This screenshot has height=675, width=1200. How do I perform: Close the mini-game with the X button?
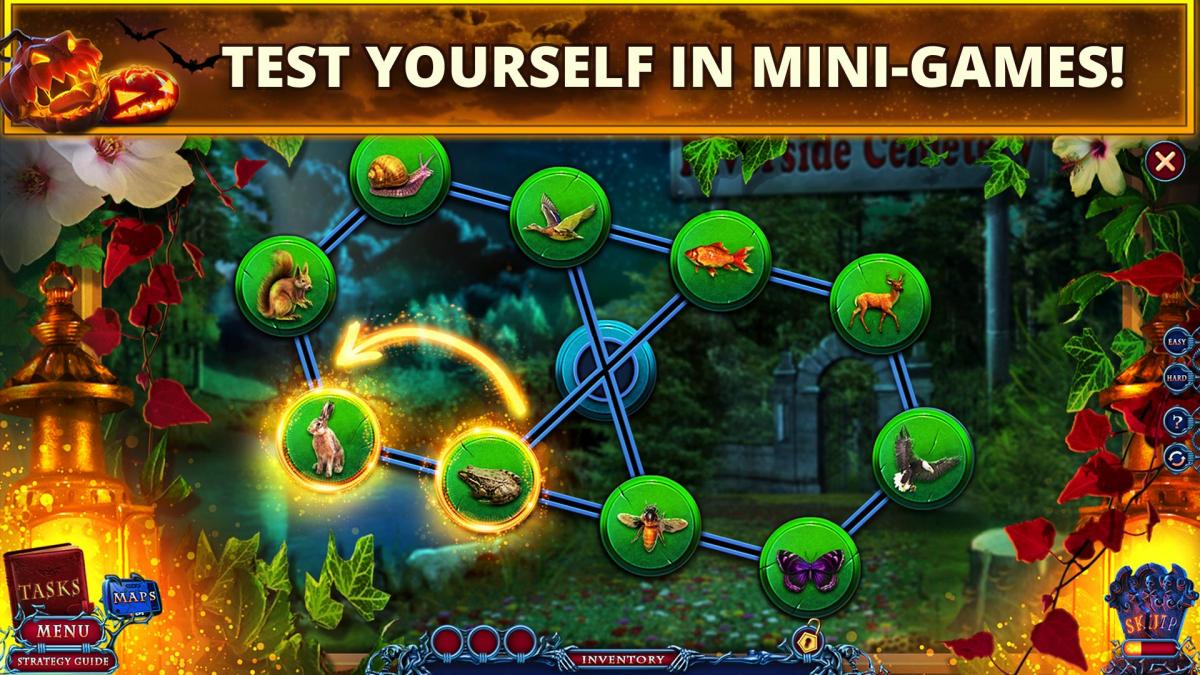coord(1164,160)
